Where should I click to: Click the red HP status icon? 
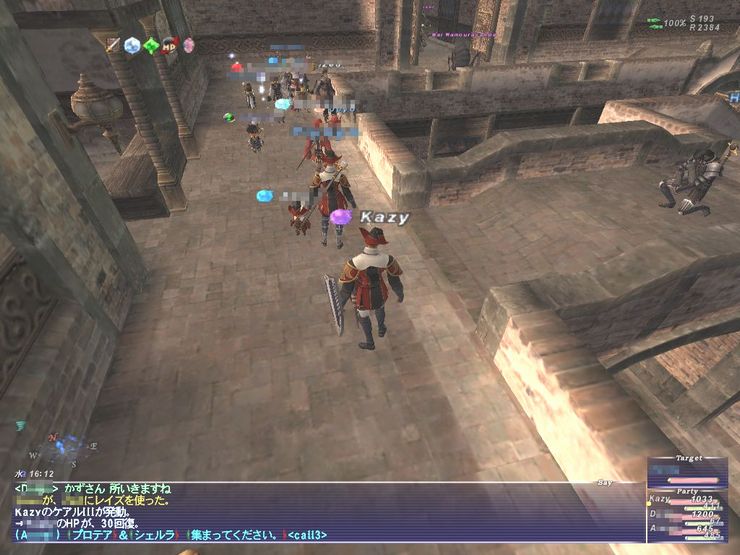169,45
